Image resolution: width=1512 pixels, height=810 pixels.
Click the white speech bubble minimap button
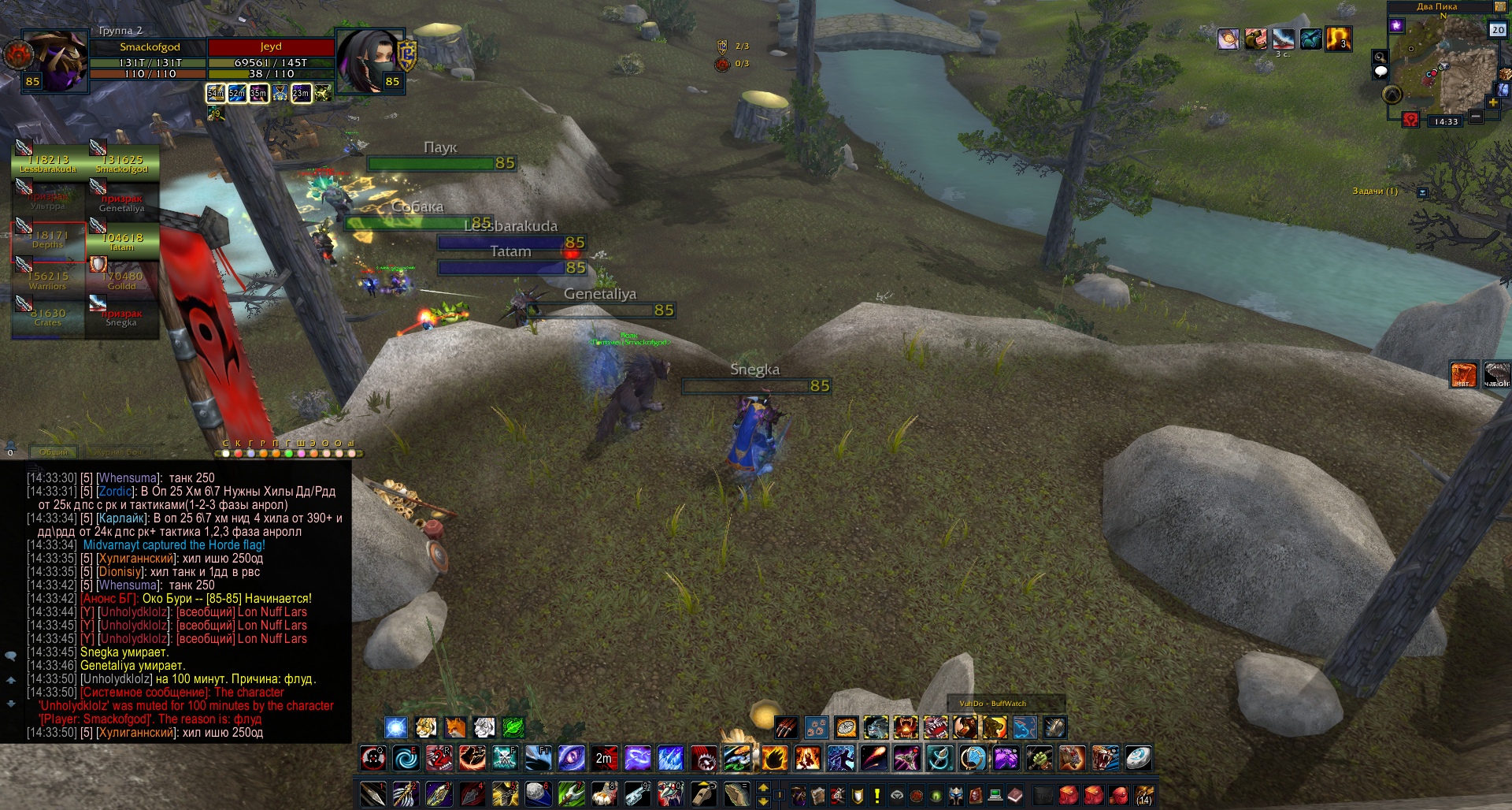1380,72
